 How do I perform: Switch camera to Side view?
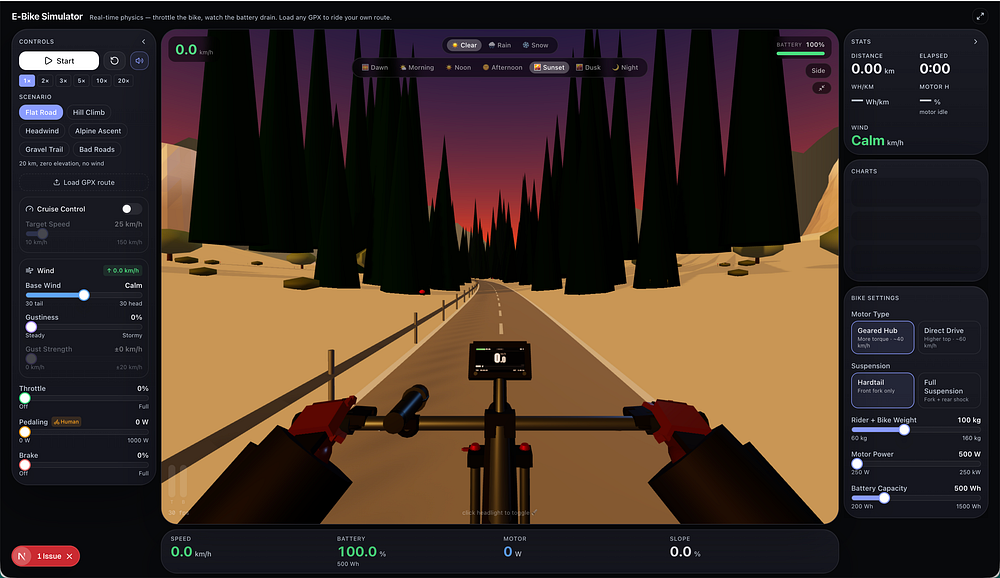(x=819, y=71)
